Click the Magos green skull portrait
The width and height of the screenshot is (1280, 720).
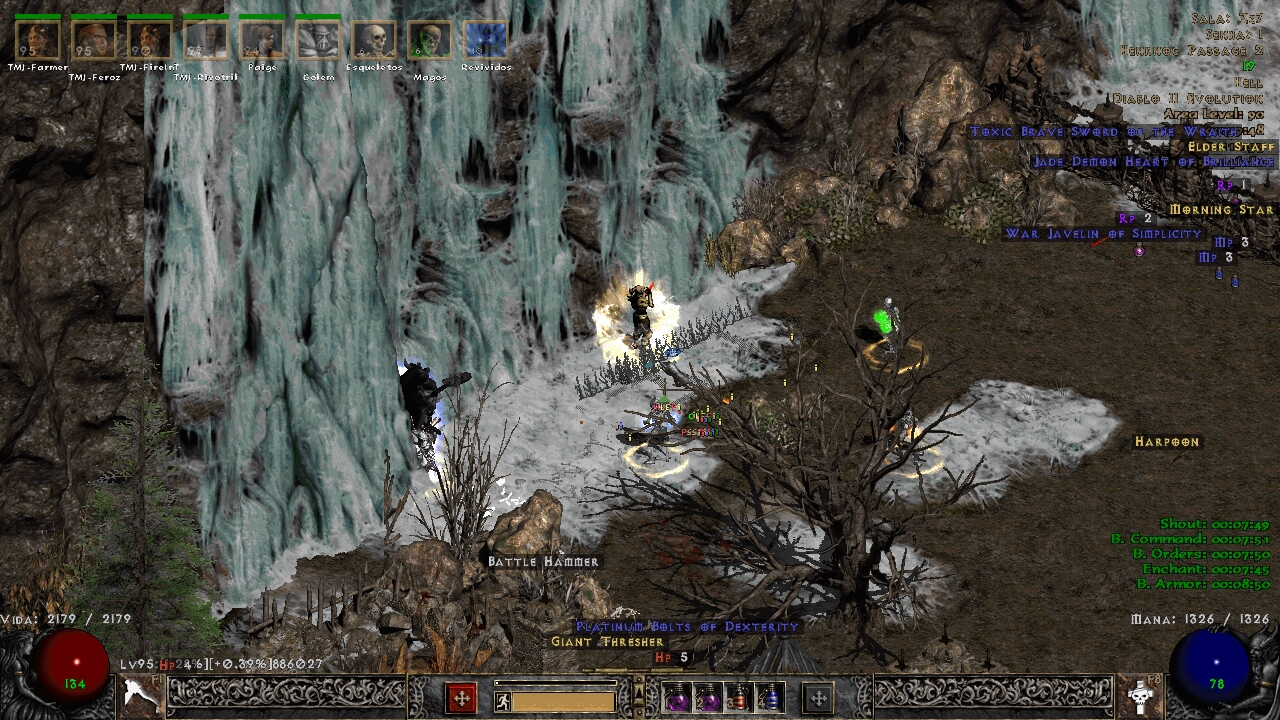430,40
